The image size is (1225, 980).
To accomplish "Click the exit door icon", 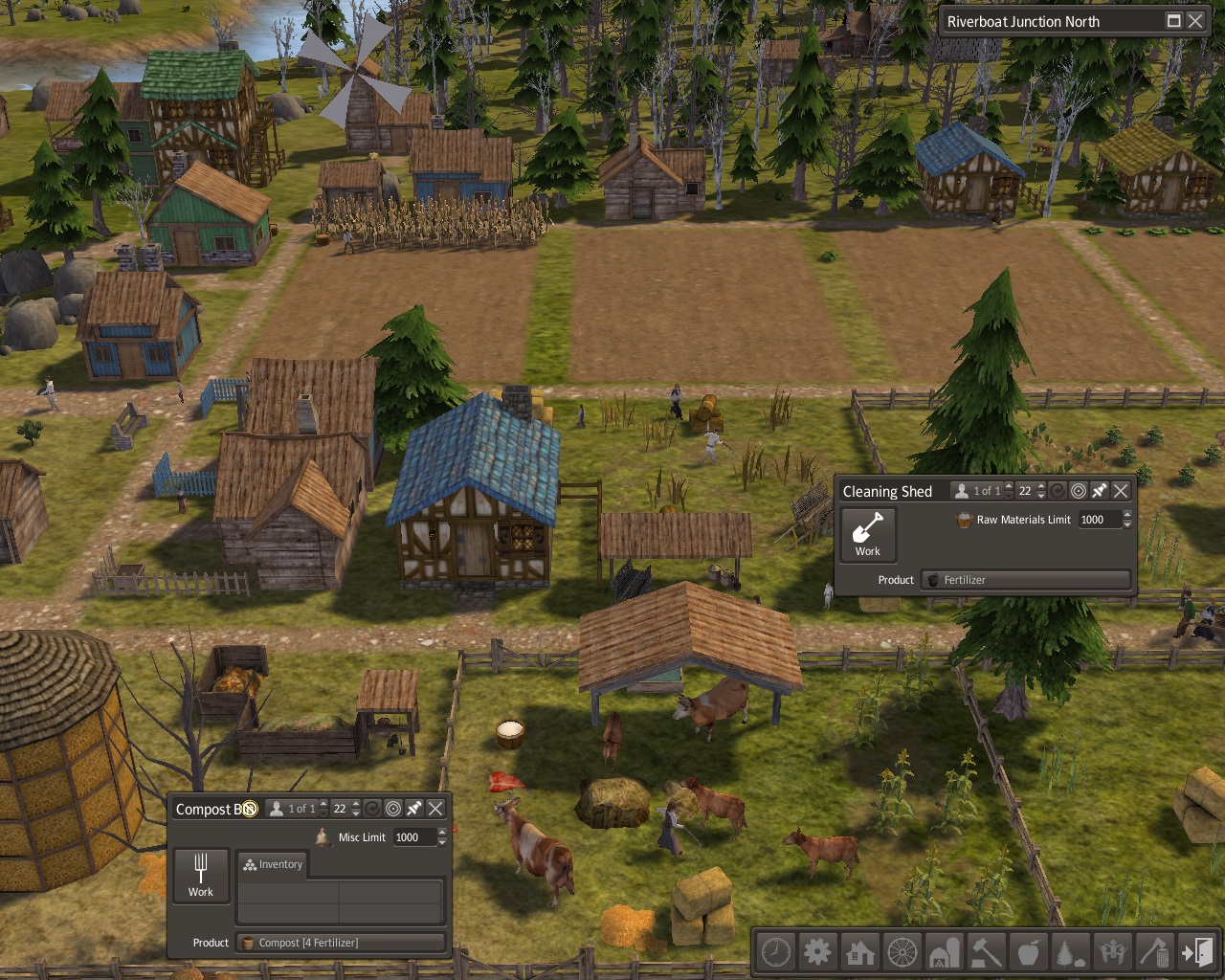I will [1197, 952].
